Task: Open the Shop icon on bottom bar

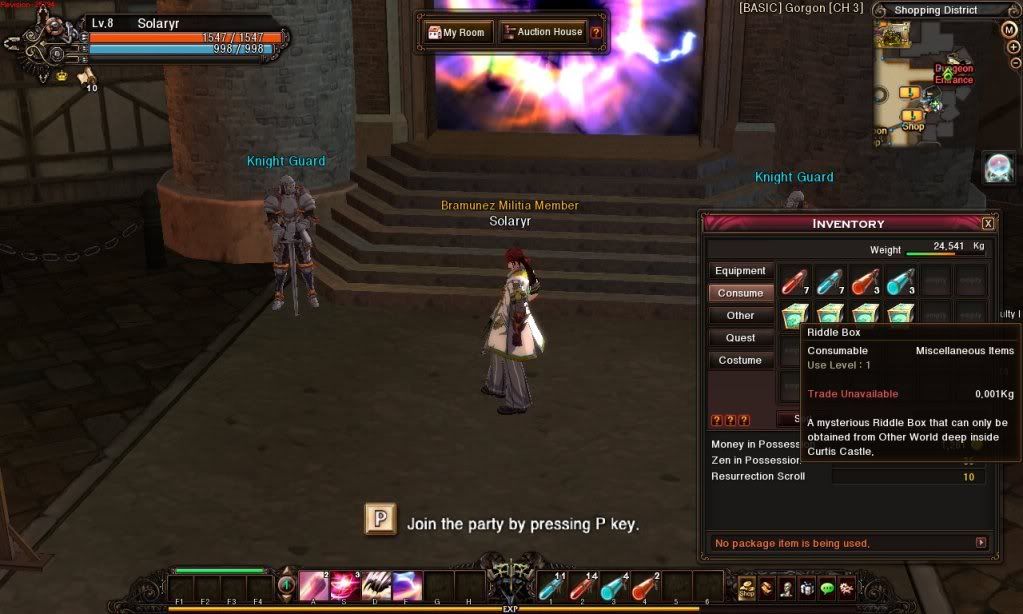Action: [746, 588]
